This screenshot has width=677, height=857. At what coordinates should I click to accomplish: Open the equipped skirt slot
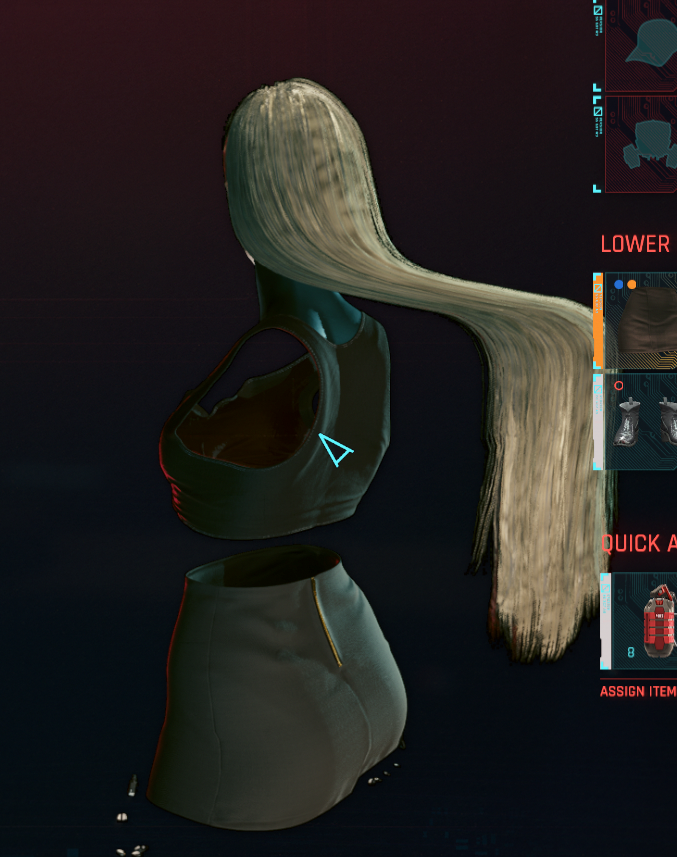(x=642, y=321)
